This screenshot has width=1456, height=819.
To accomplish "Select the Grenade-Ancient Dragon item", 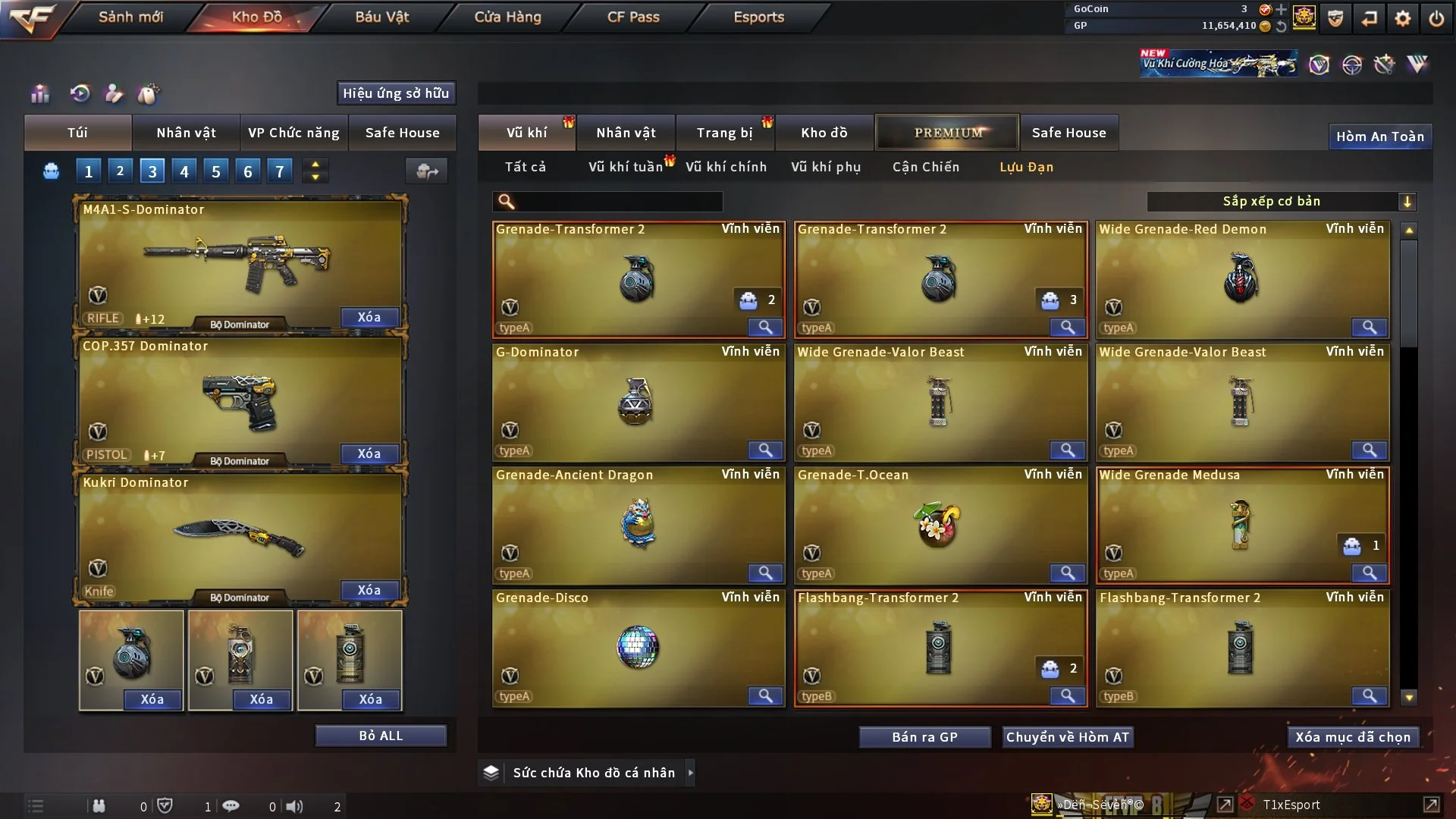I will point(638,525).
